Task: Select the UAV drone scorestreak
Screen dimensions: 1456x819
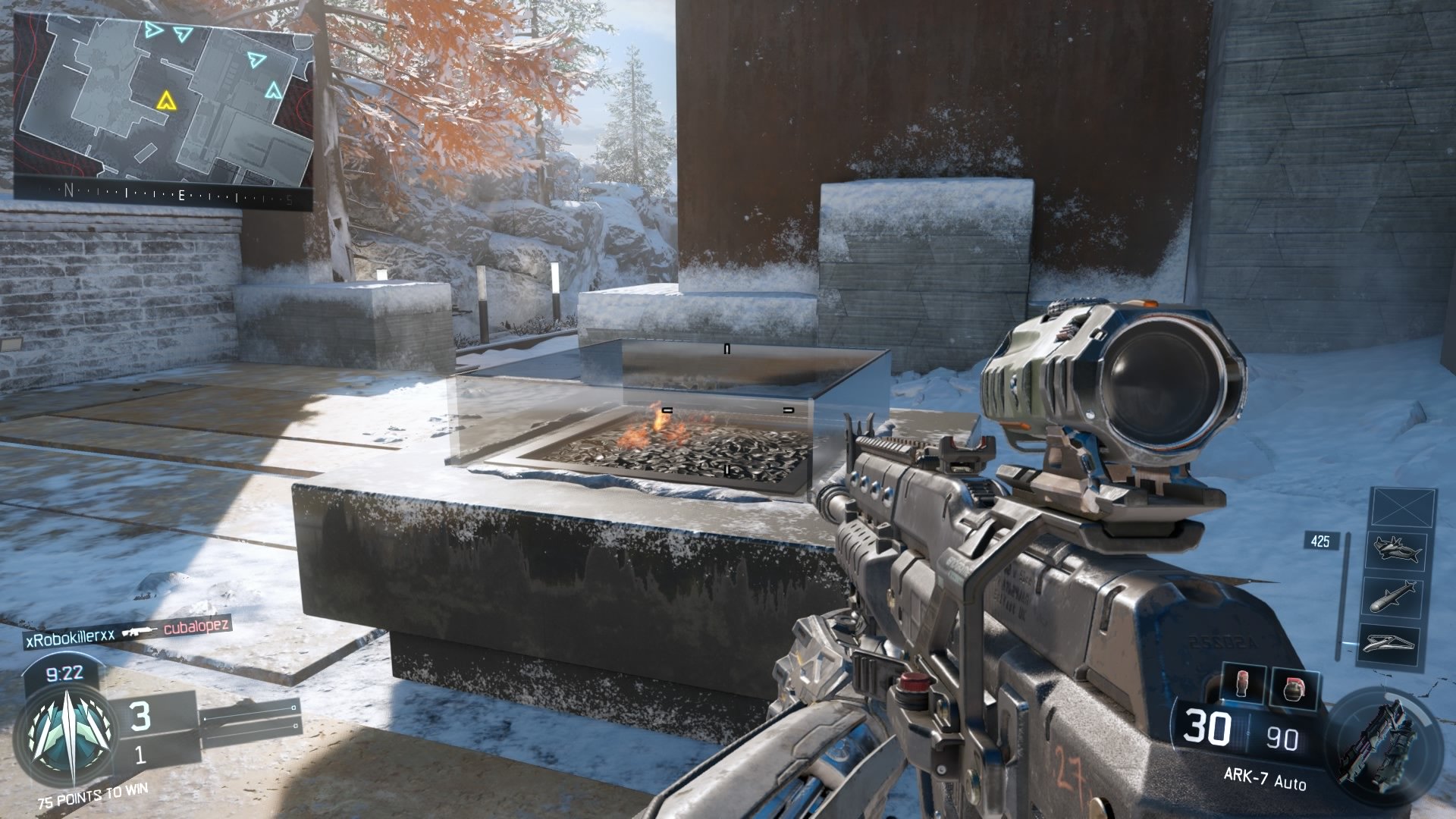Action: click(x=1389, y=643)
